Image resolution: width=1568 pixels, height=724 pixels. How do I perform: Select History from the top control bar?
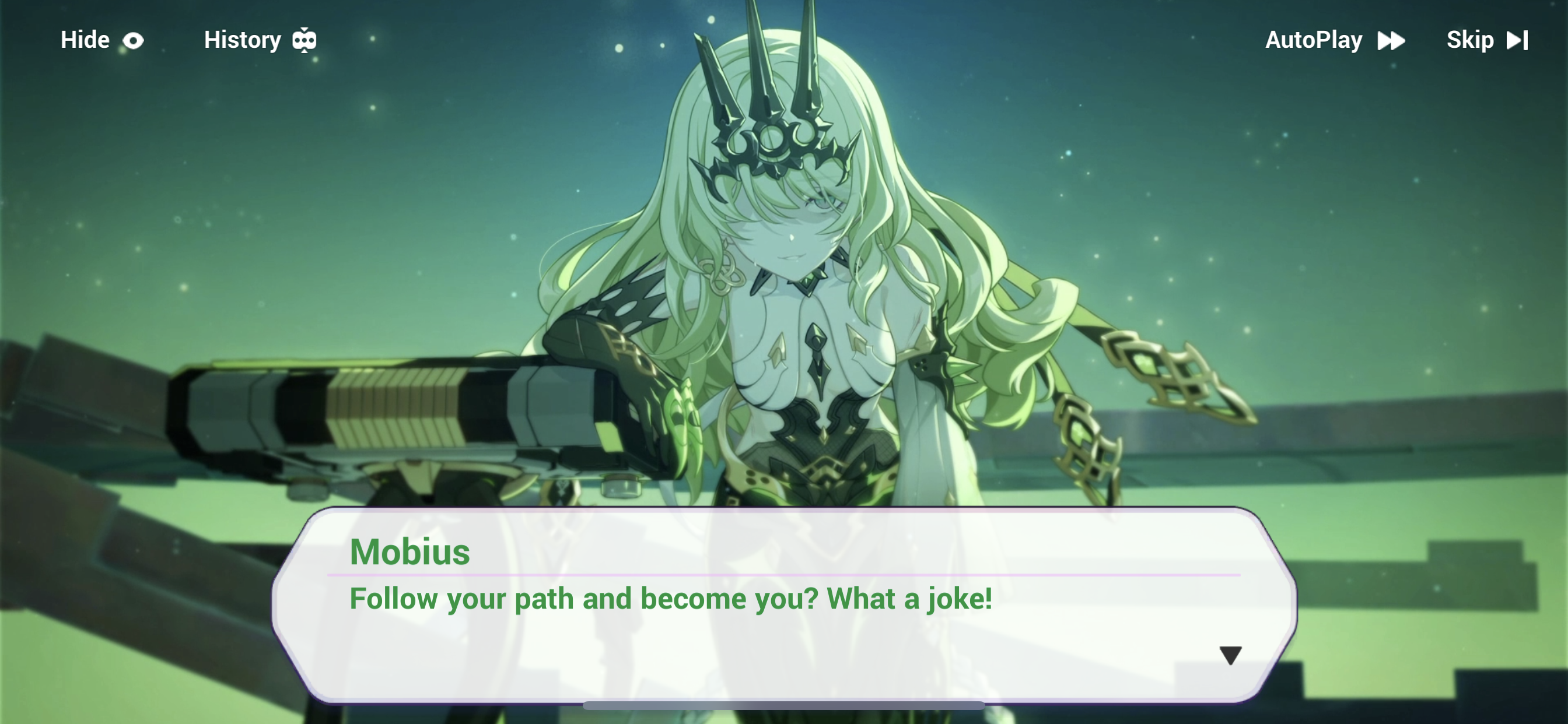(x=241, y=40)
